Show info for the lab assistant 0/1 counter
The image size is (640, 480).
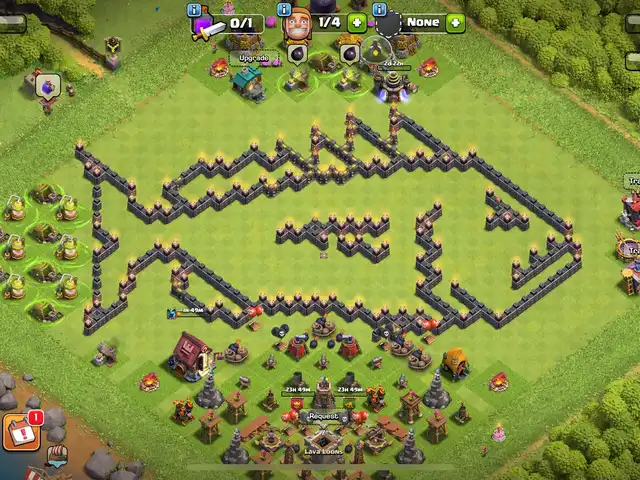tap(195, 9)
